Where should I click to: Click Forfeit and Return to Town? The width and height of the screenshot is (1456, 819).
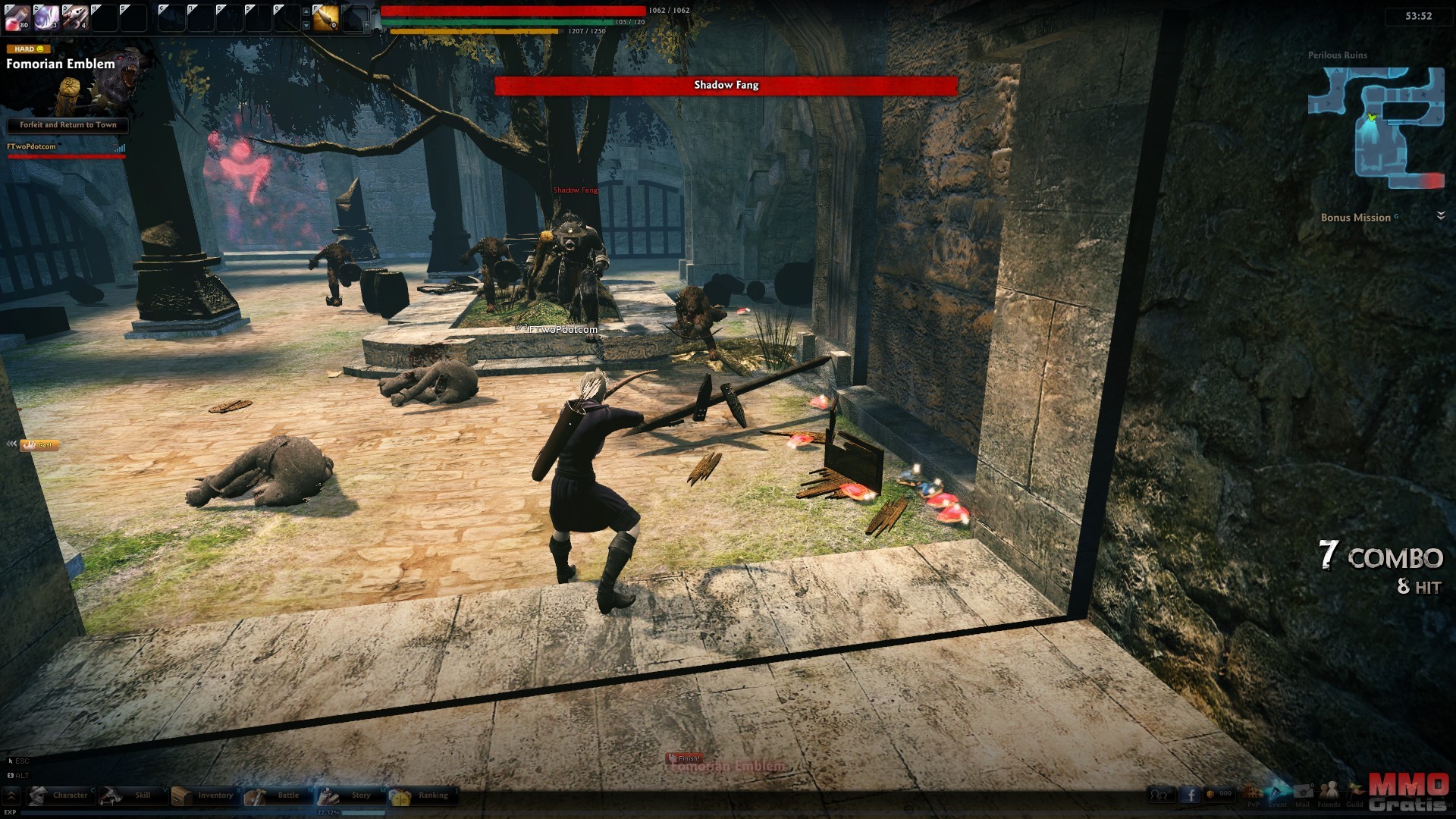[67, 125]
